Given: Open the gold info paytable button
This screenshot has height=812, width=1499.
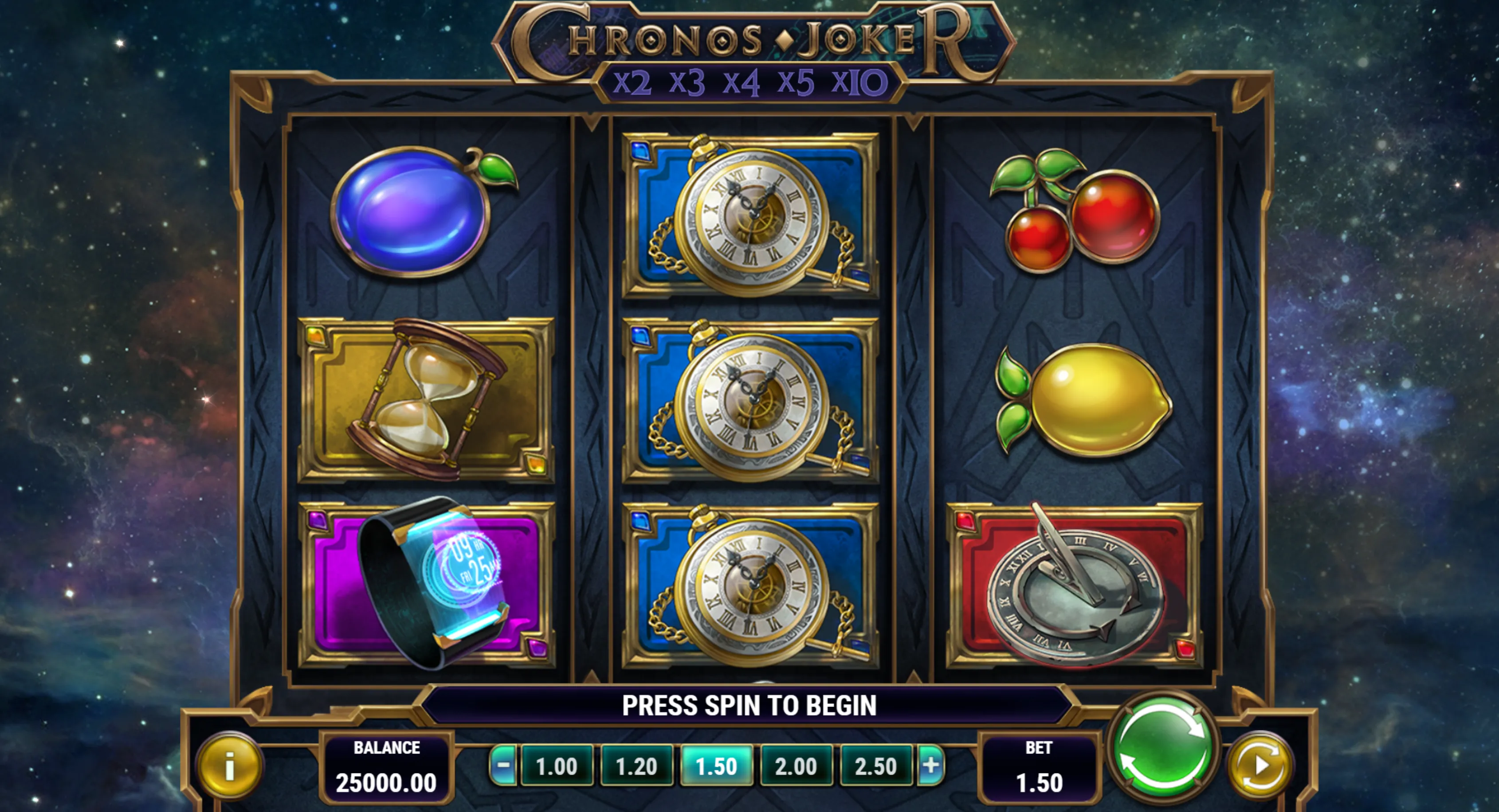Looking at the screenshot, I should (230, 765).
